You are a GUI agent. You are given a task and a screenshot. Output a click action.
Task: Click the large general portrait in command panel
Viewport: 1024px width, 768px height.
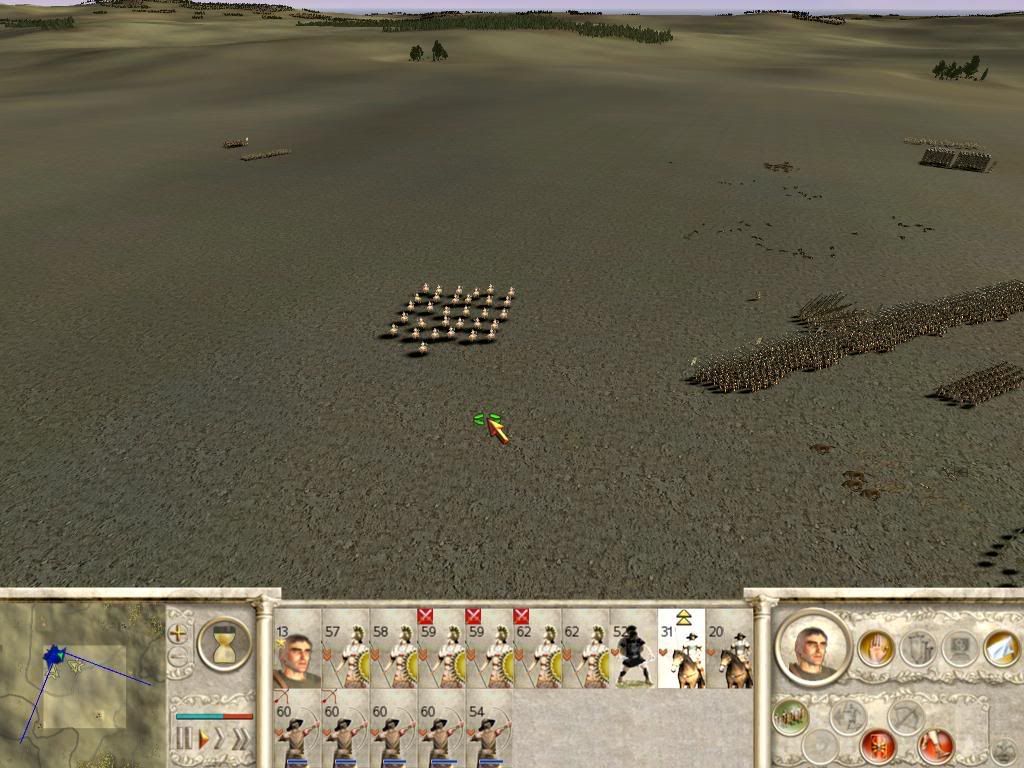[812, 648]
